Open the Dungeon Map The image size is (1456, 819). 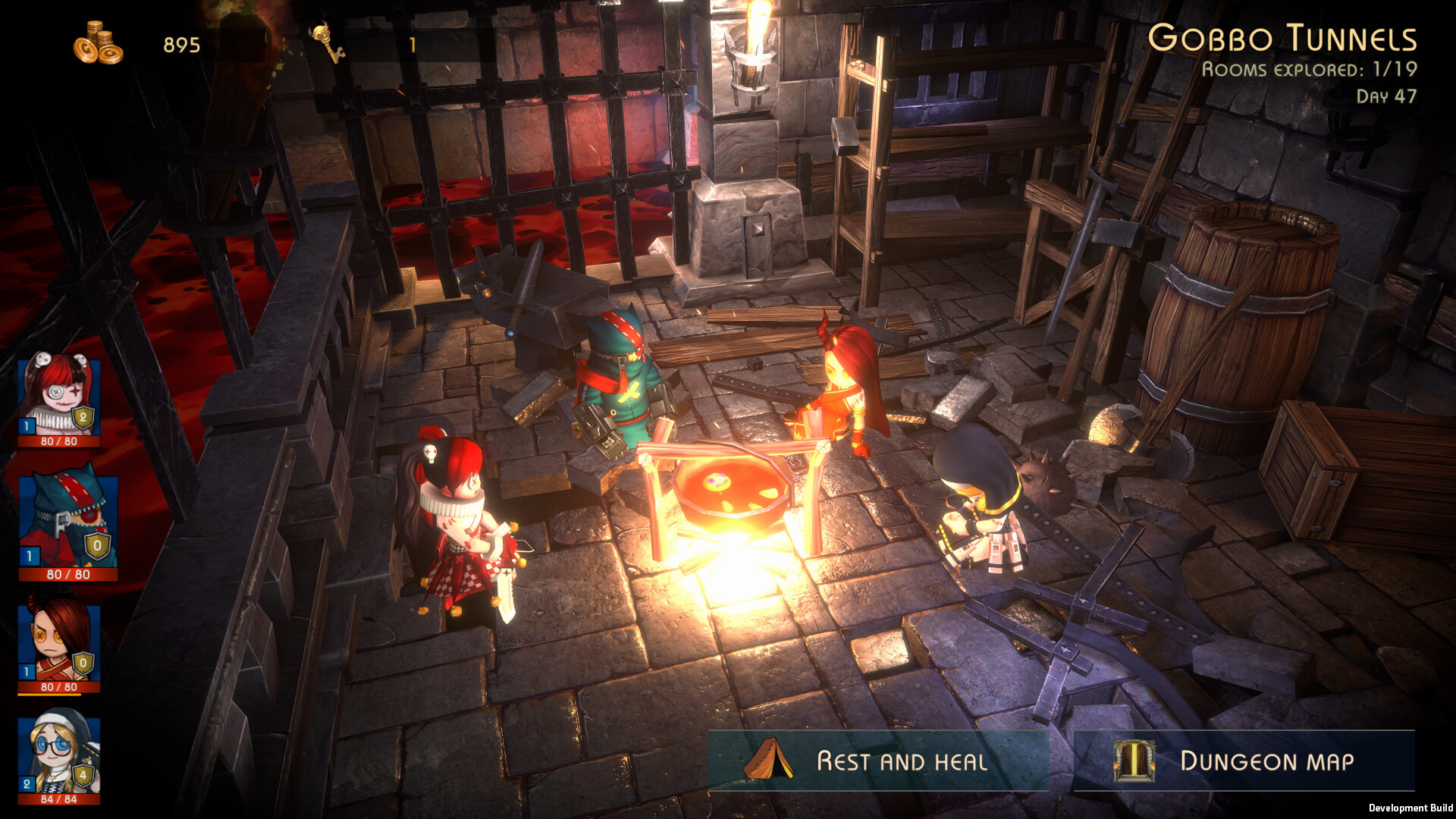(x=1244, y=761)
